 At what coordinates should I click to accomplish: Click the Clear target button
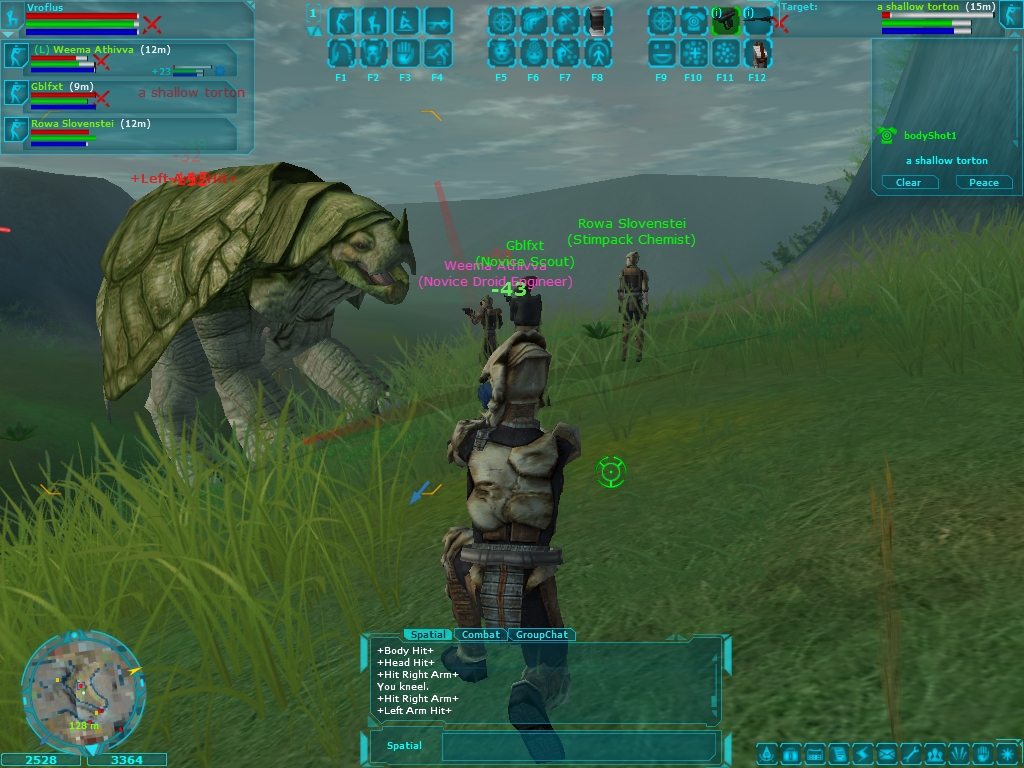click(908, 182)
